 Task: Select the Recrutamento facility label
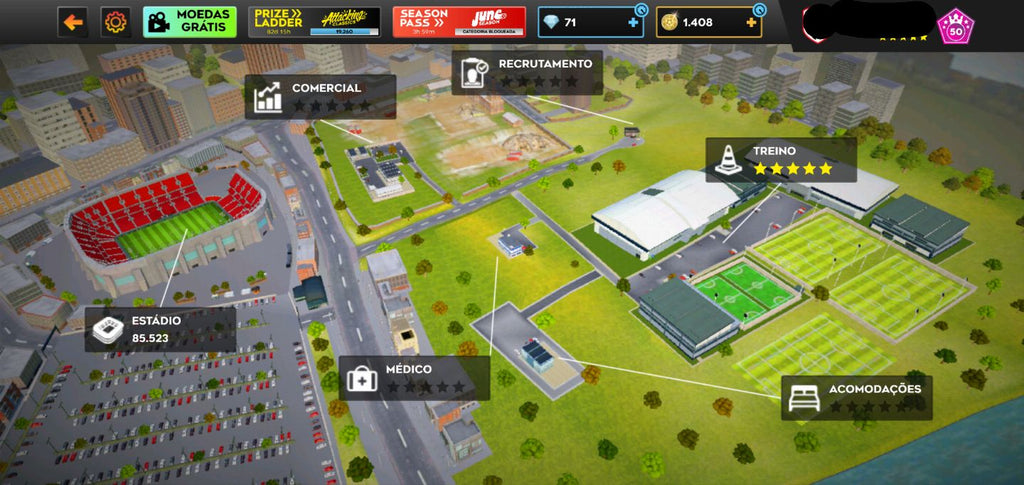pos(527,72)
